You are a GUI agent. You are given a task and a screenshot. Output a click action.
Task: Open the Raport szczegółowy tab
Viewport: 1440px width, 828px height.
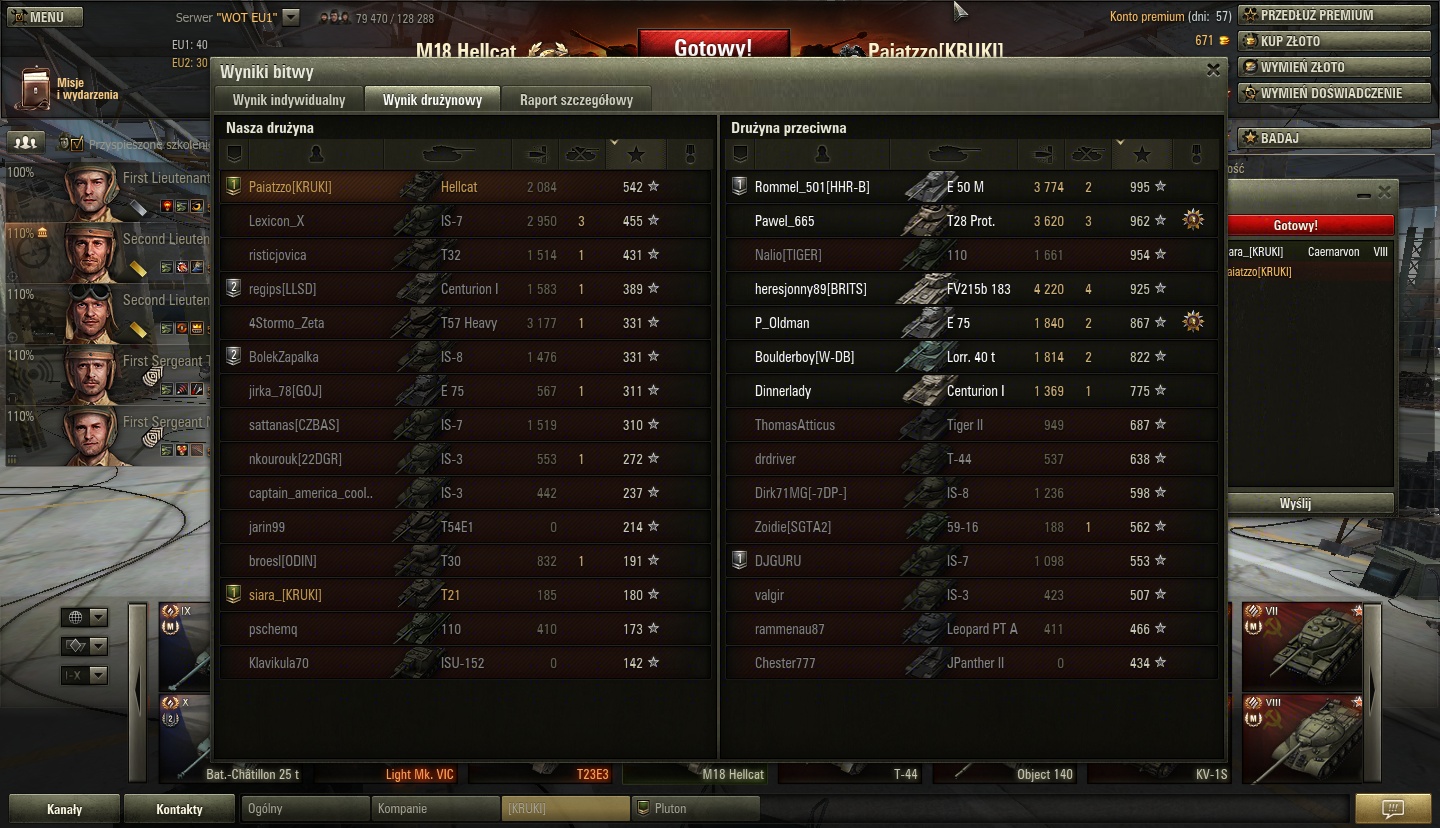(x=576, y=100)
